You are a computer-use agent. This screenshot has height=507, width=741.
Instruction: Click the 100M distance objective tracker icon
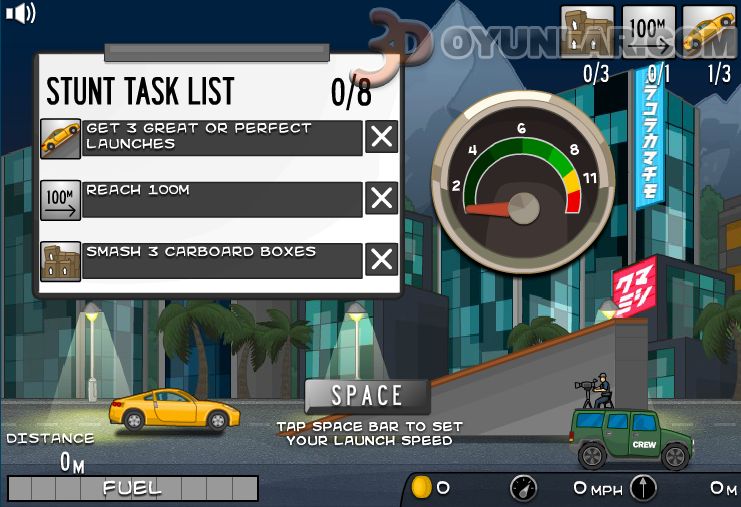[x=648, y=33]
